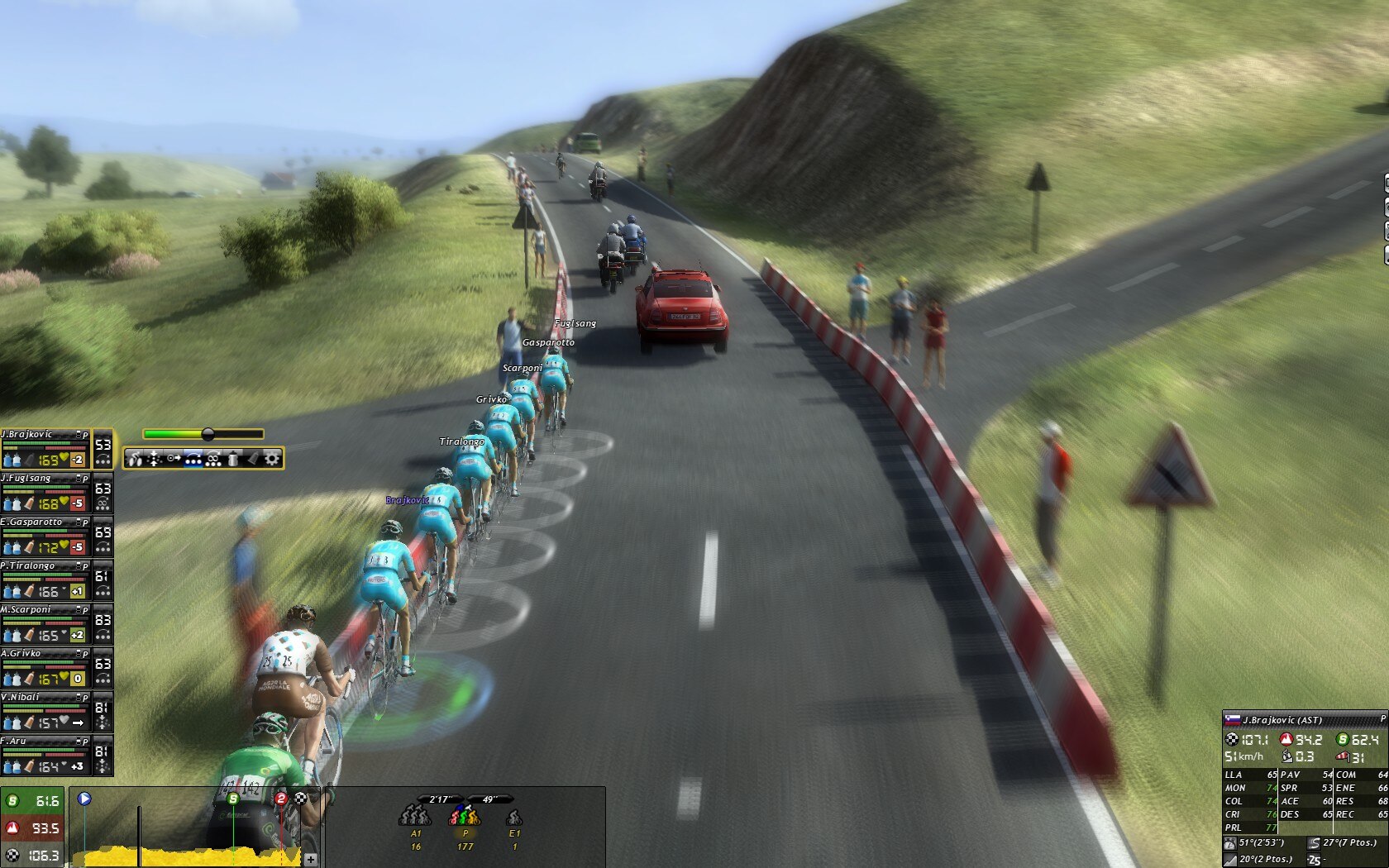The width and height of the screenshot is (1389, 868).
Task: Choose E.Gasparotto in the team list
Action: (45, 535)
